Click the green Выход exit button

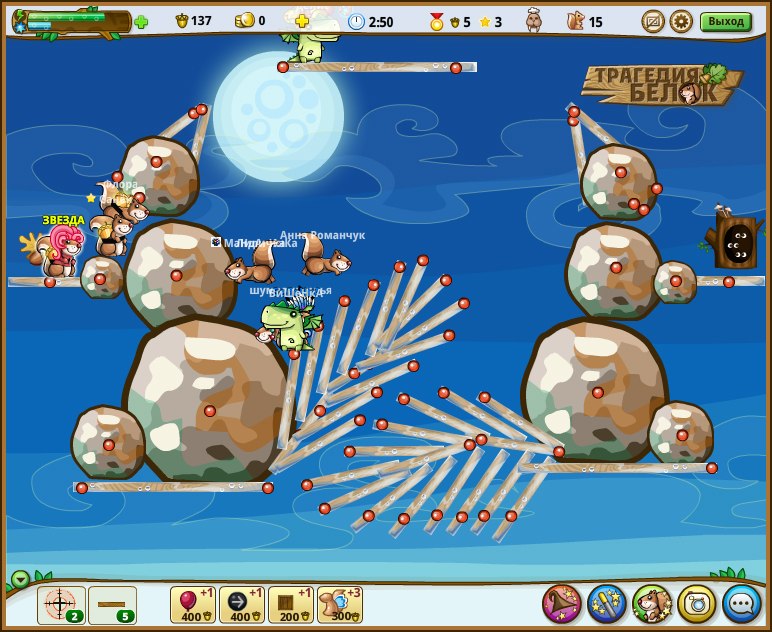725,21
